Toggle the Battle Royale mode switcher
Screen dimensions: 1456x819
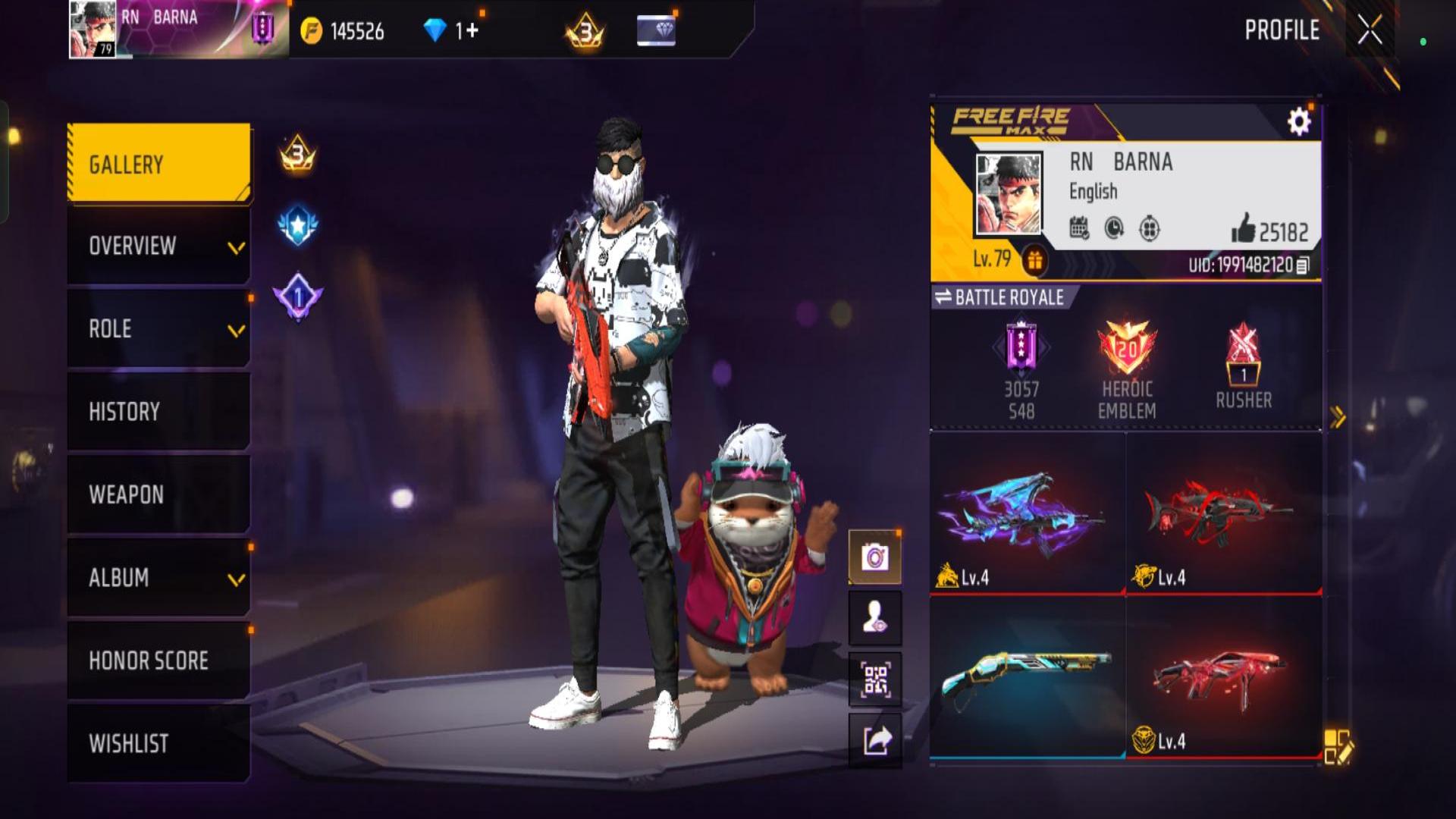tap(1001, 297)
